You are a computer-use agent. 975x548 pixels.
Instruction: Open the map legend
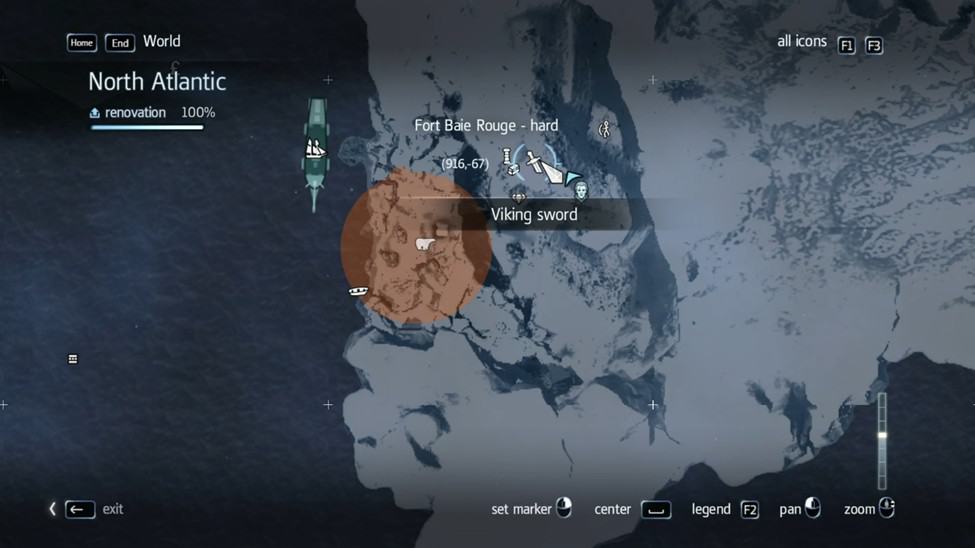point(749,510)
